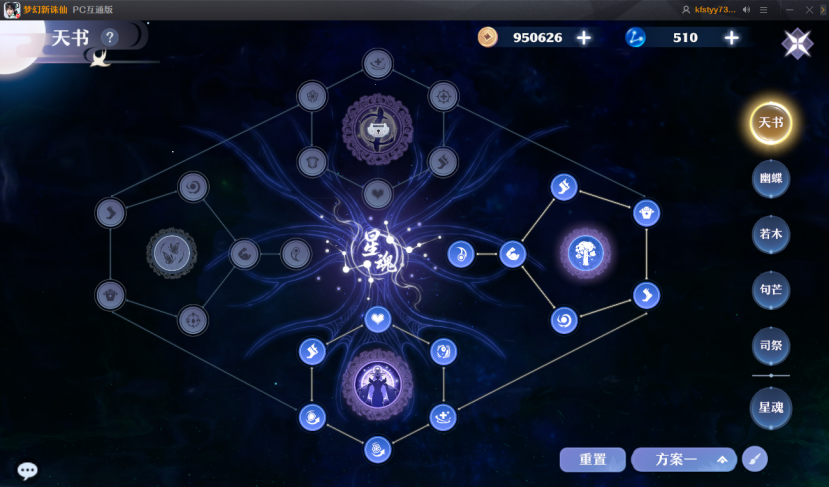Switch to the 幽蝶 tab
This screenshot has height=487, width=829.
pyautogui.click(x=771, y=179)
